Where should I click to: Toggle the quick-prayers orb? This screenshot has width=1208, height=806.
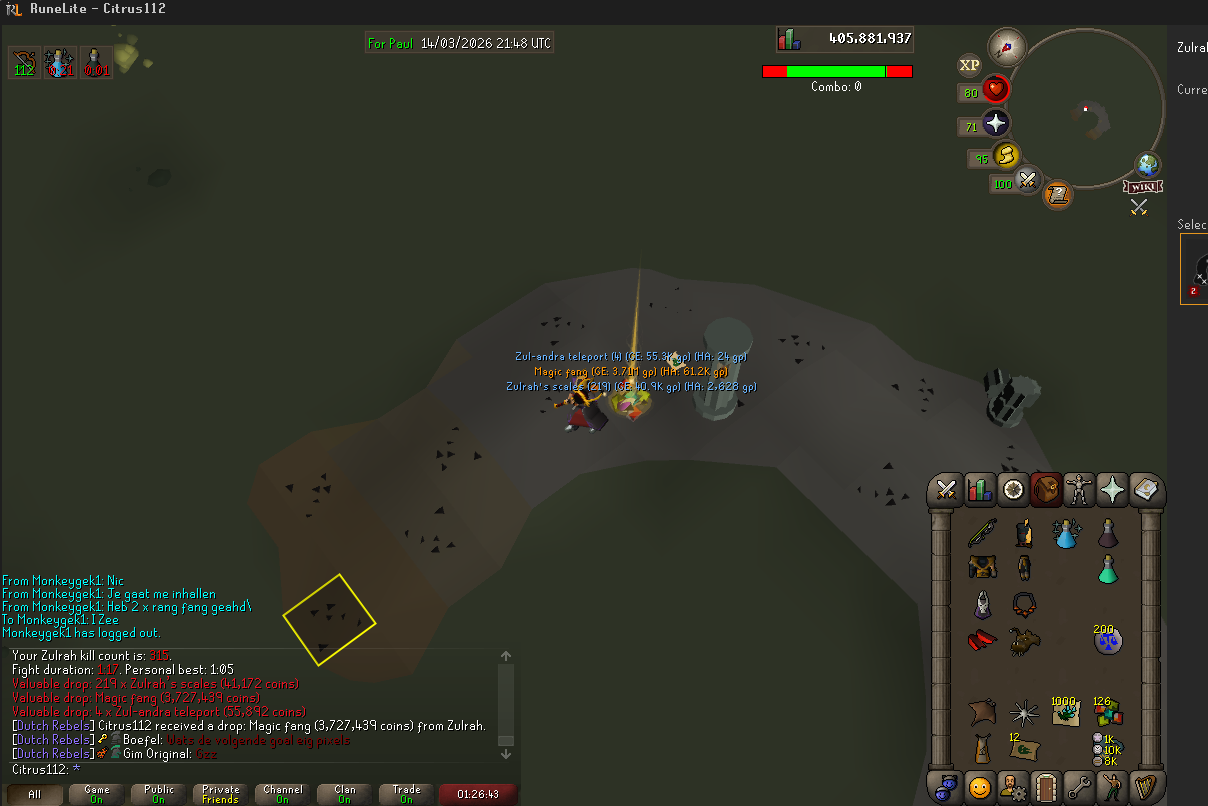pos(996,124)
